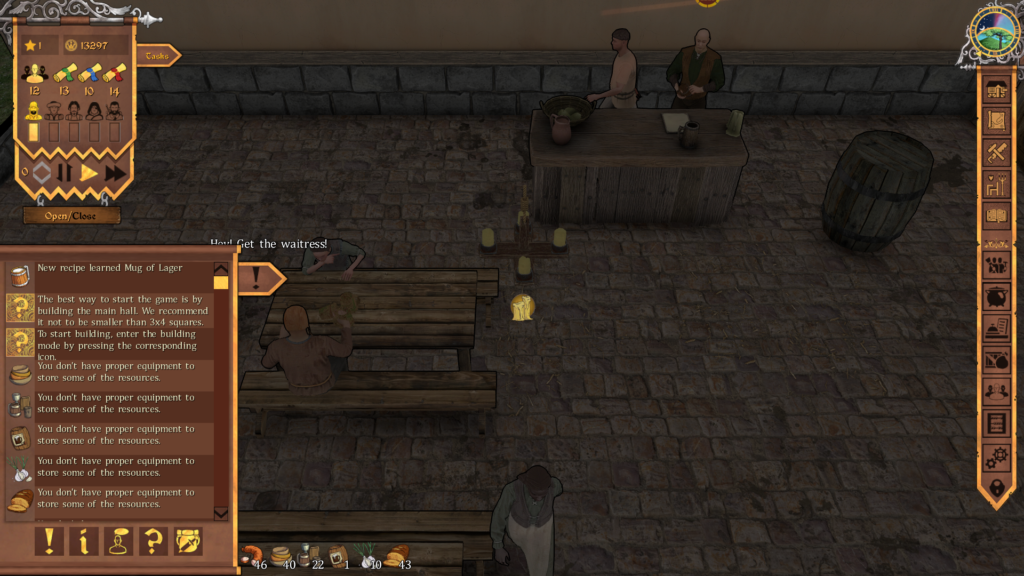Open the recipe book menu
The height and width of the screenshot is (576, 1024).
click(996, 215)
